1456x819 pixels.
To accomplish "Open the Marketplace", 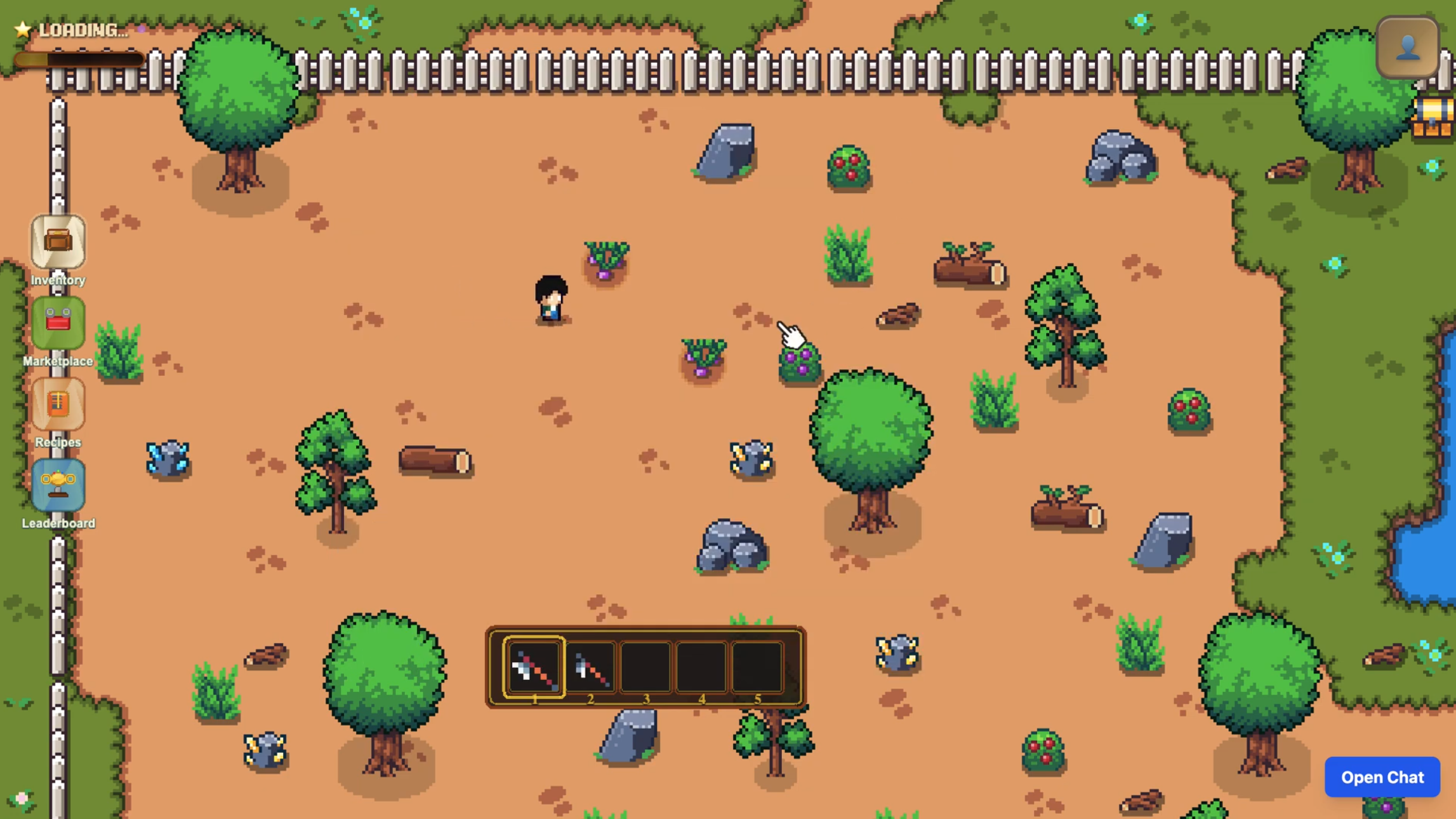I will click(58, 323).
